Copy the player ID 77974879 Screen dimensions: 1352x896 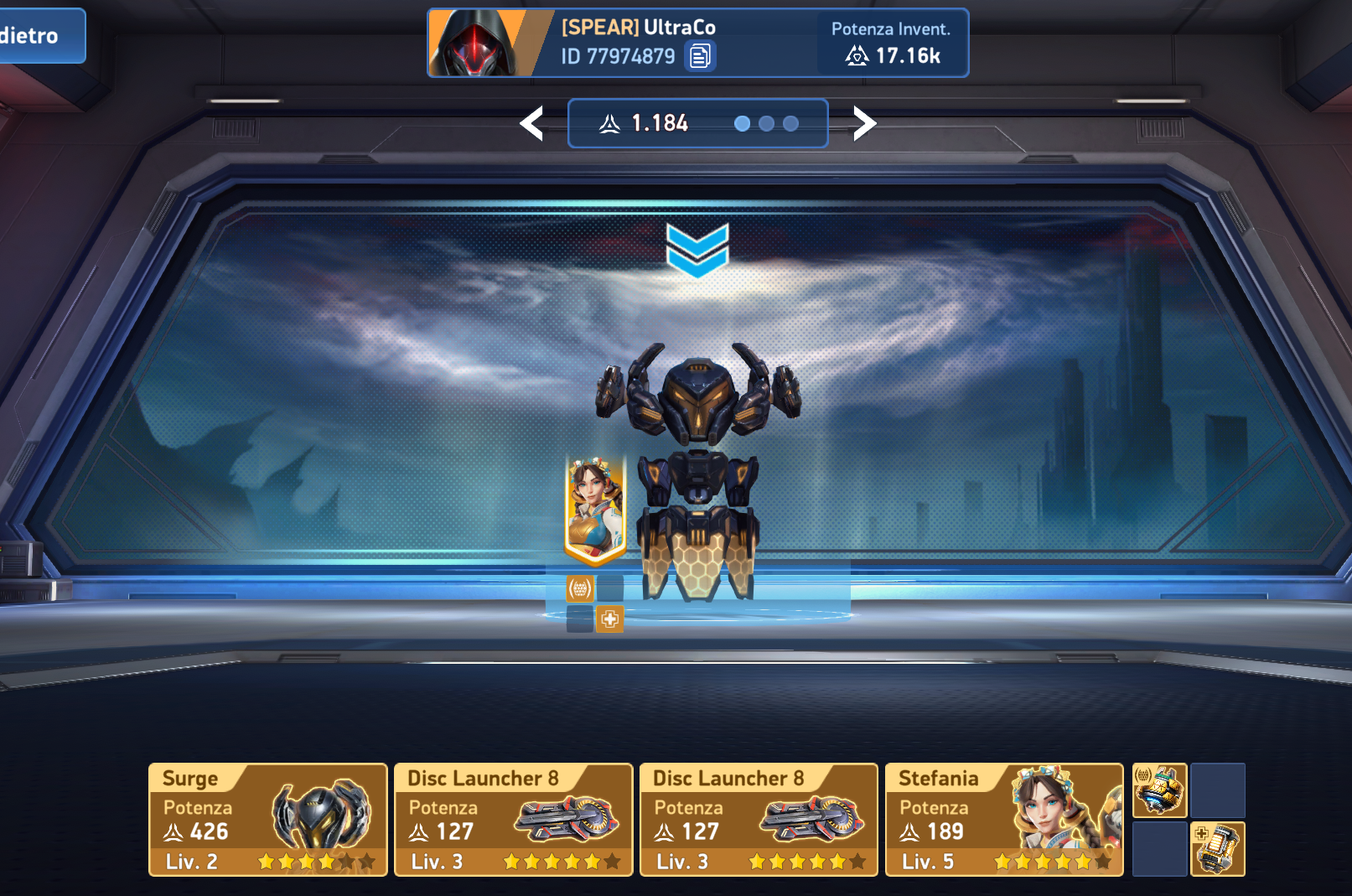pyautogui.click(x=700, y=56)
